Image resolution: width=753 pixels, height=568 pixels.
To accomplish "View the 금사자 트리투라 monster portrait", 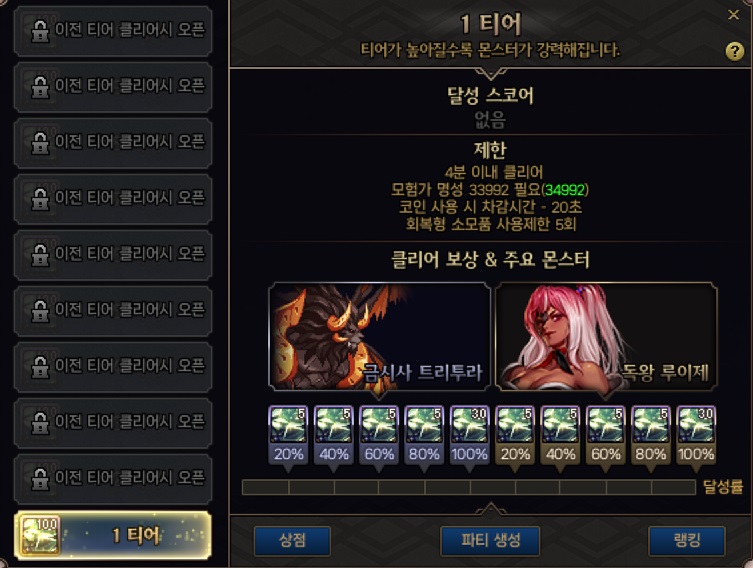I will point(380,336).
